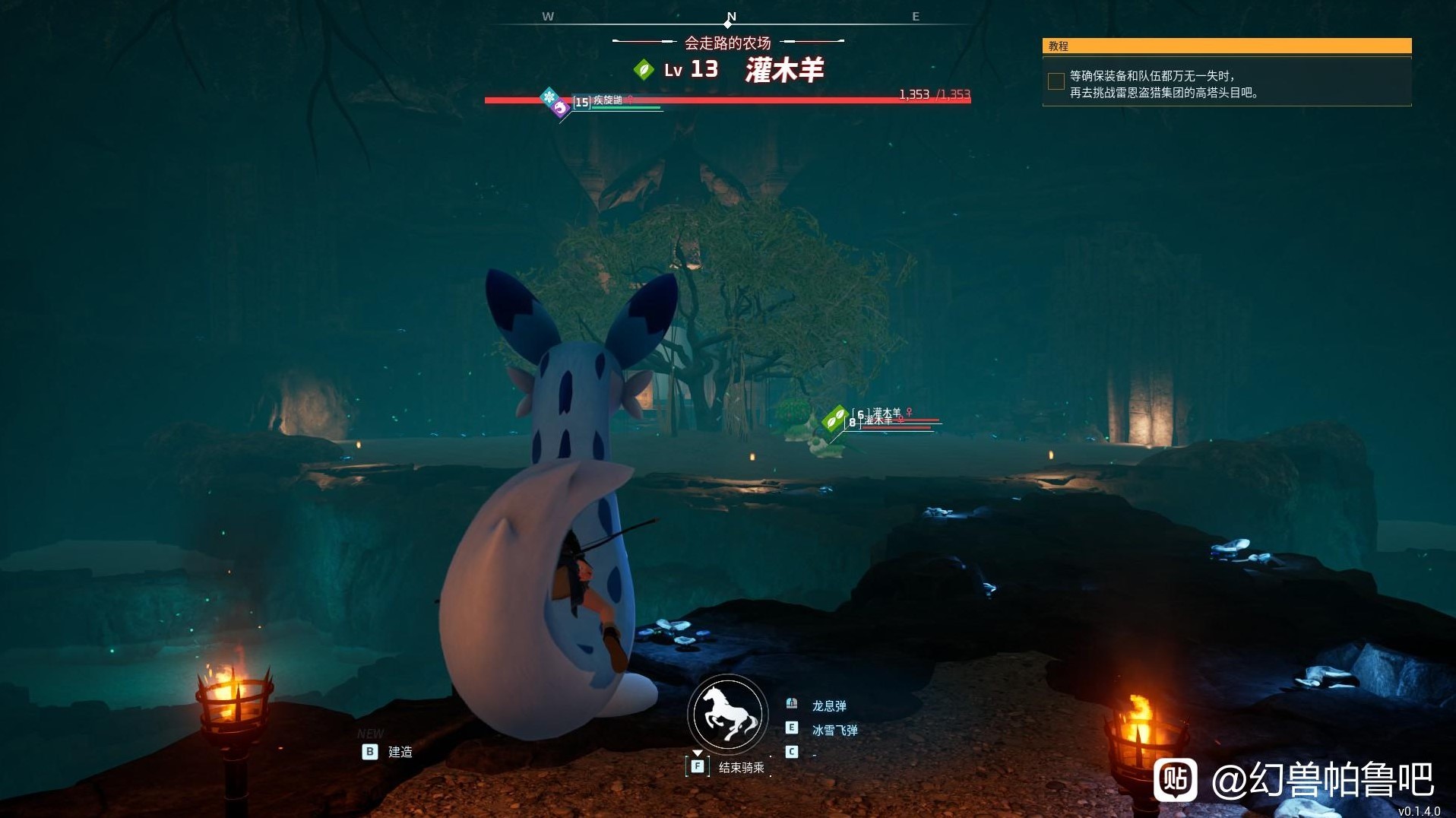Click the compass north marker
Screen dimensions: 1456x818
point(731,17)
